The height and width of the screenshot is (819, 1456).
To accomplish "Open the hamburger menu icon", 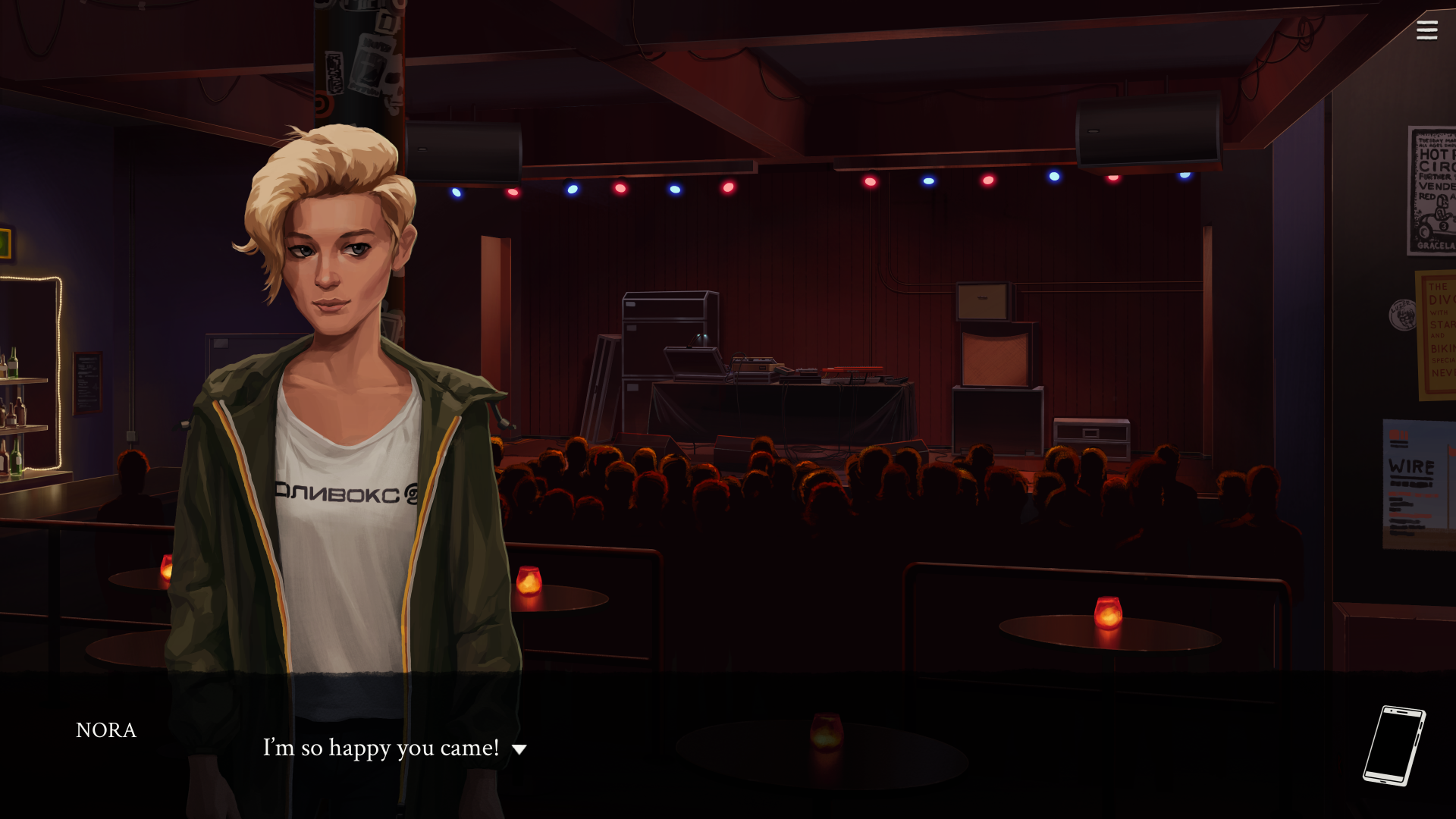I will click(x=1426, y=30).
